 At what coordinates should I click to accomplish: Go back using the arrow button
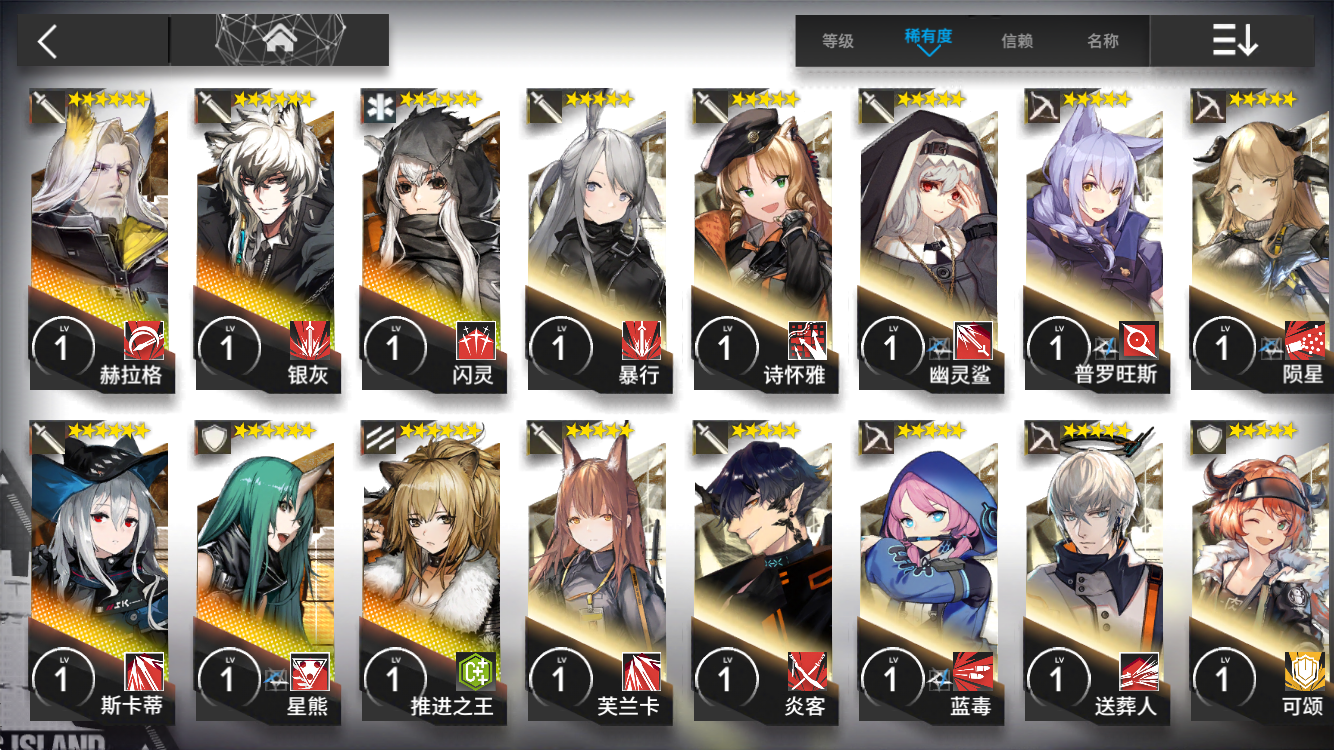pos(48,41)
